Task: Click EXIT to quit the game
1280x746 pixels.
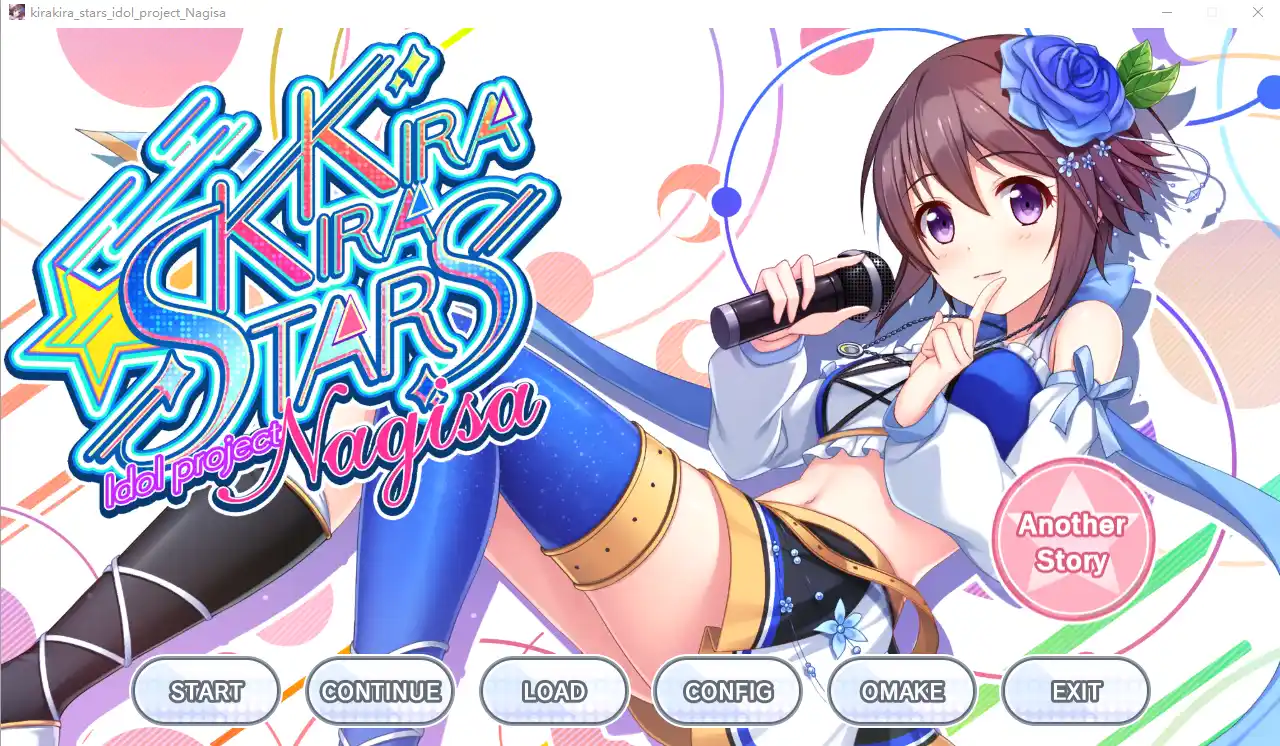Action: (x=1076, y=690)
